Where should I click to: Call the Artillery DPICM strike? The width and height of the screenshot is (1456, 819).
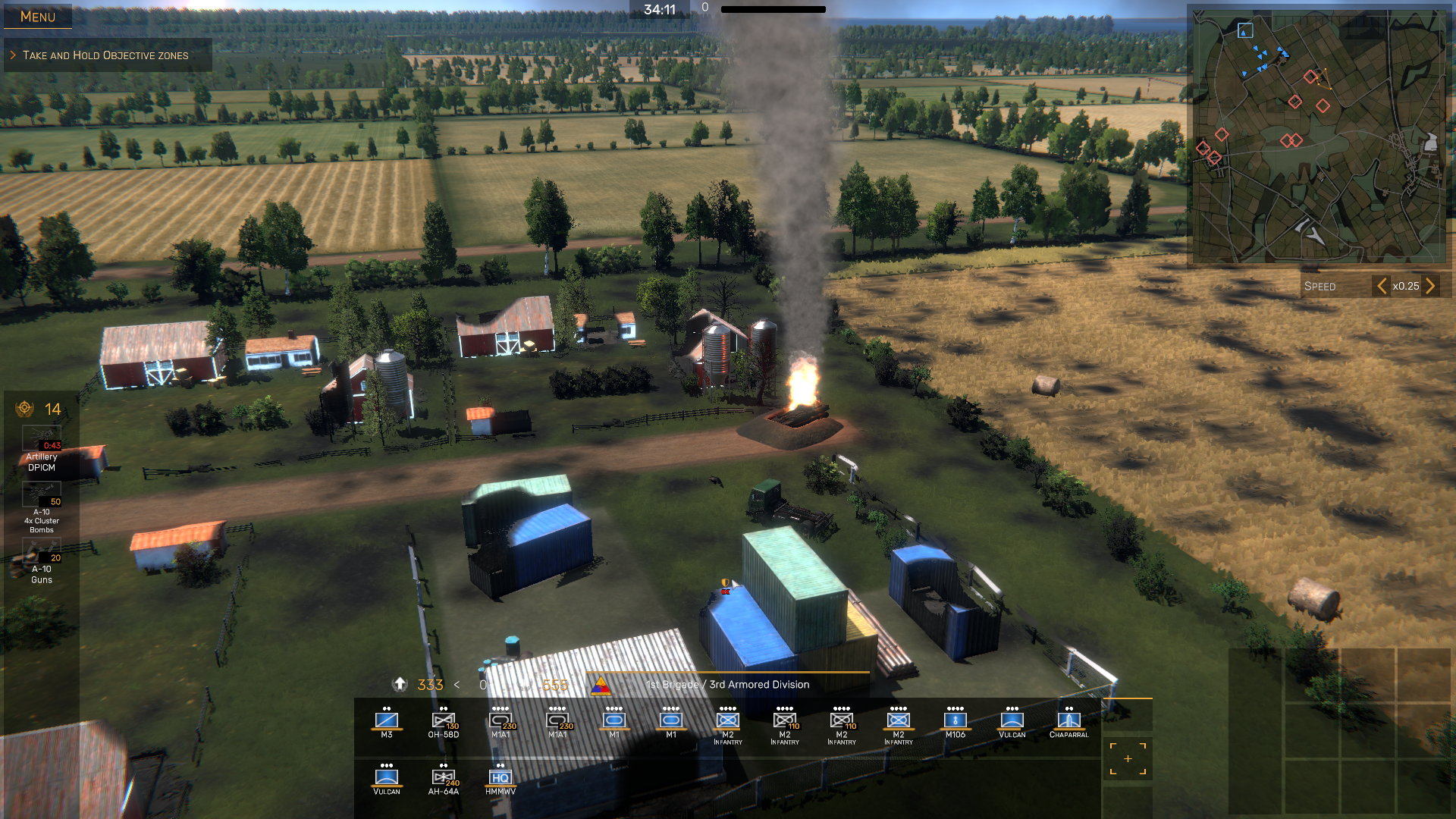coord(42,449)
